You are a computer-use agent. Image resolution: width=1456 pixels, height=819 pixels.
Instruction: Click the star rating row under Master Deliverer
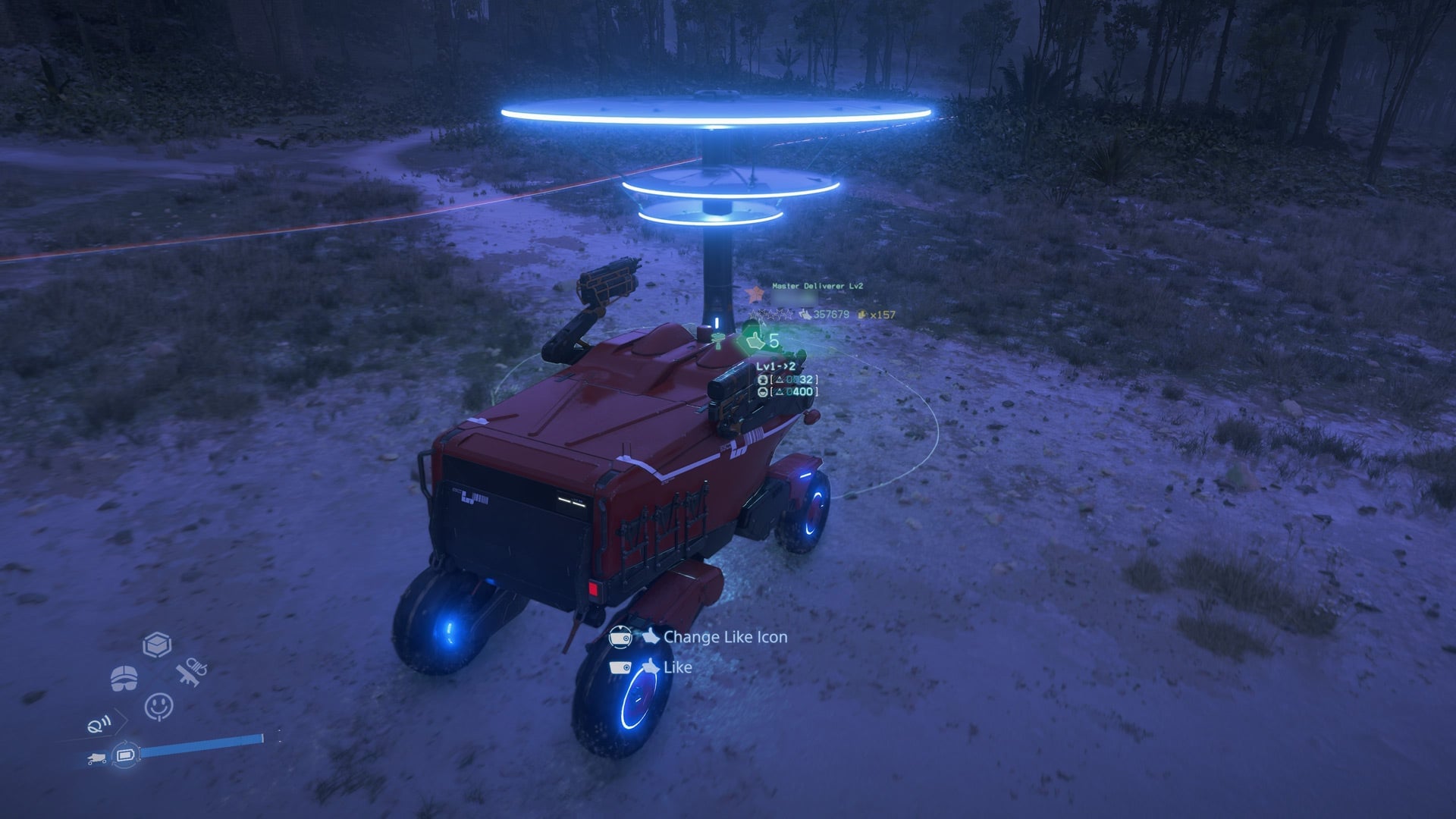click(x=770, y=315)
